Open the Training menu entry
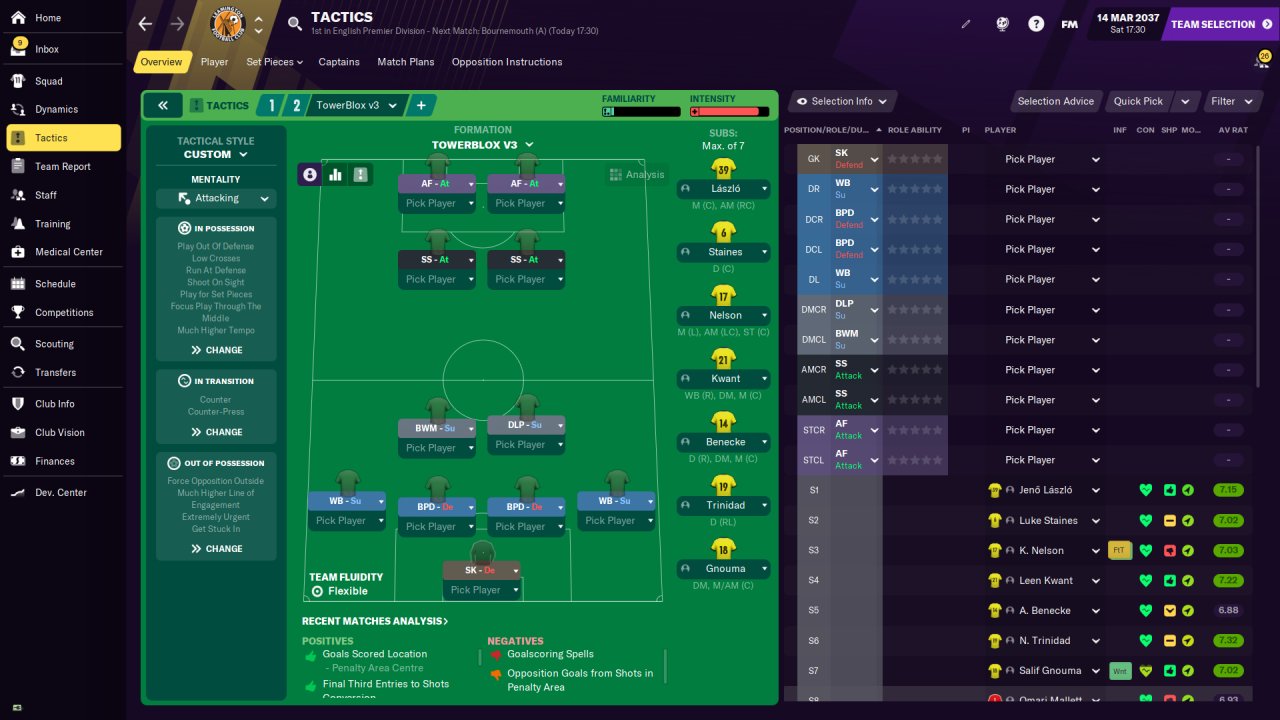 click(52, 224)
